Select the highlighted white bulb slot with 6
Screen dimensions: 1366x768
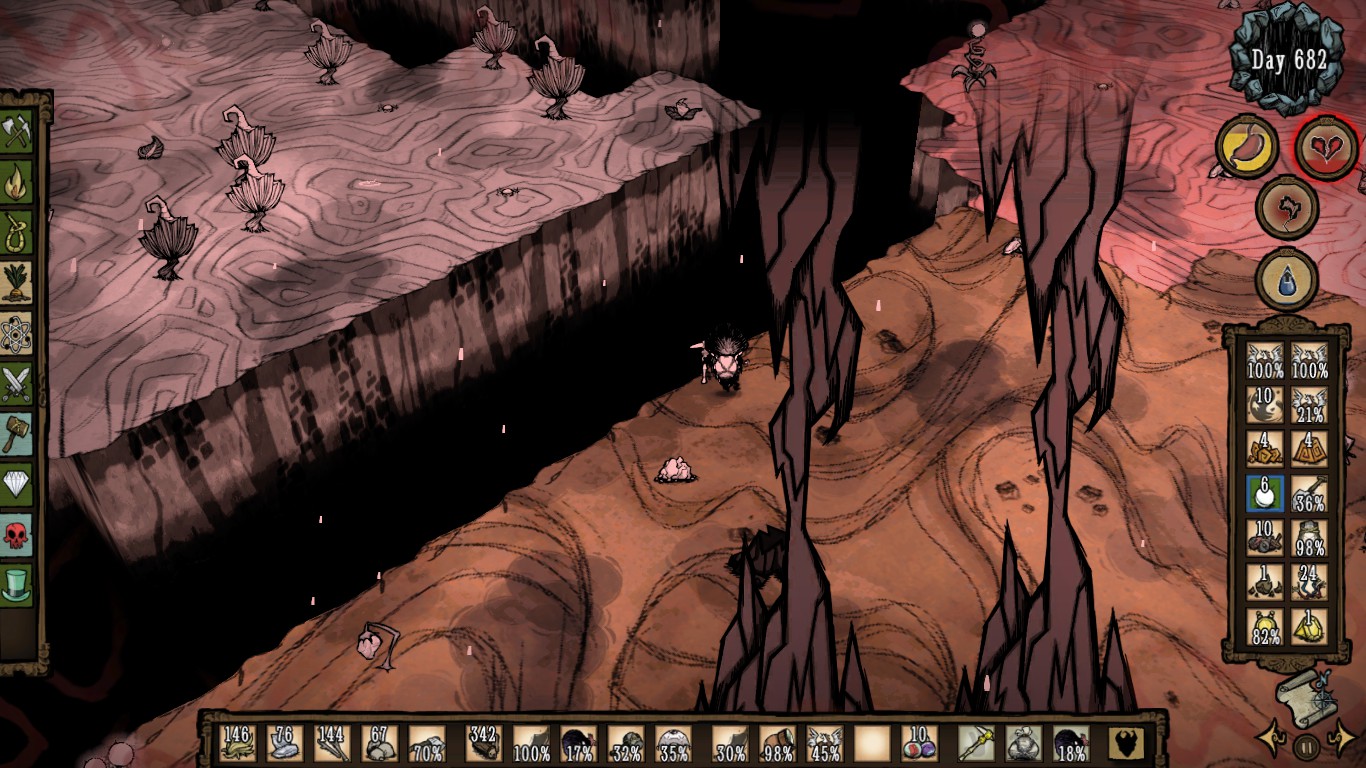point(1265,492)
